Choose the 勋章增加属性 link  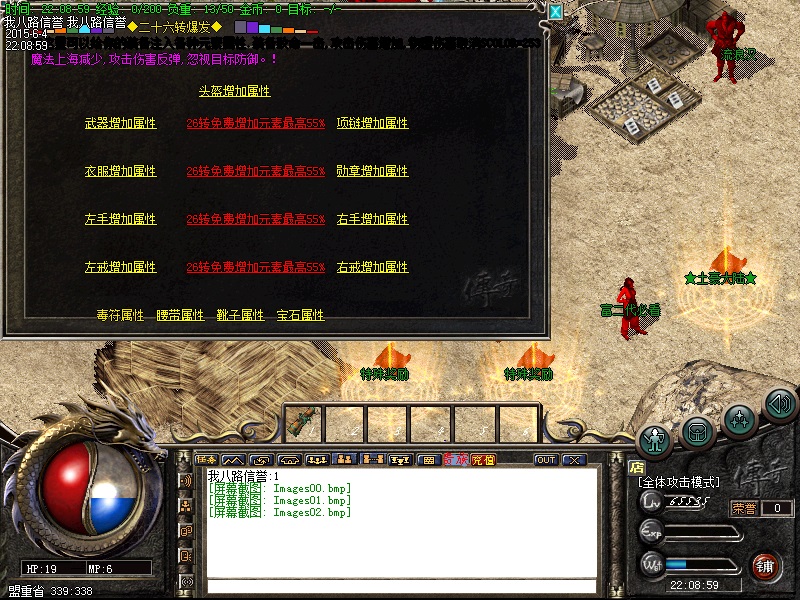pyautogui.click(x=372, y=171)
